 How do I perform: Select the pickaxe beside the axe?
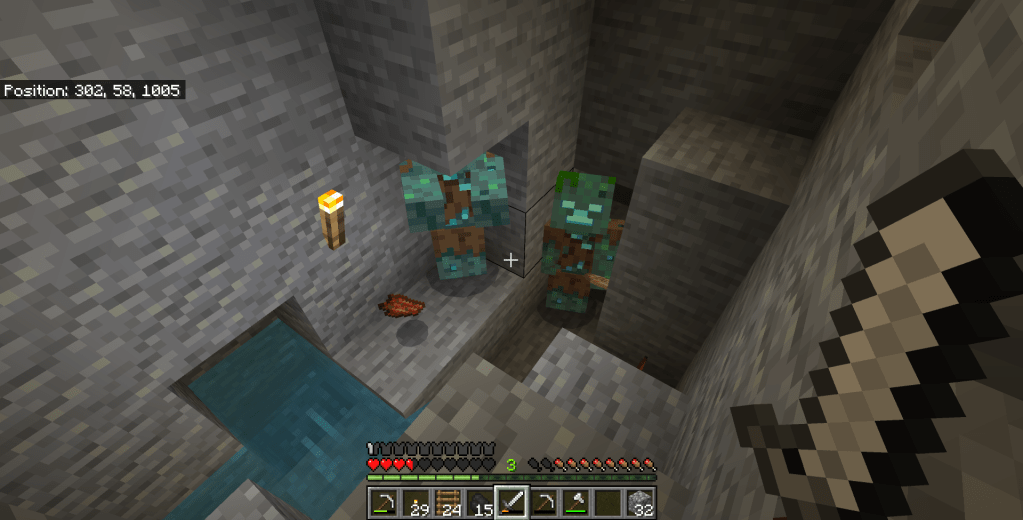coord(545,502)
